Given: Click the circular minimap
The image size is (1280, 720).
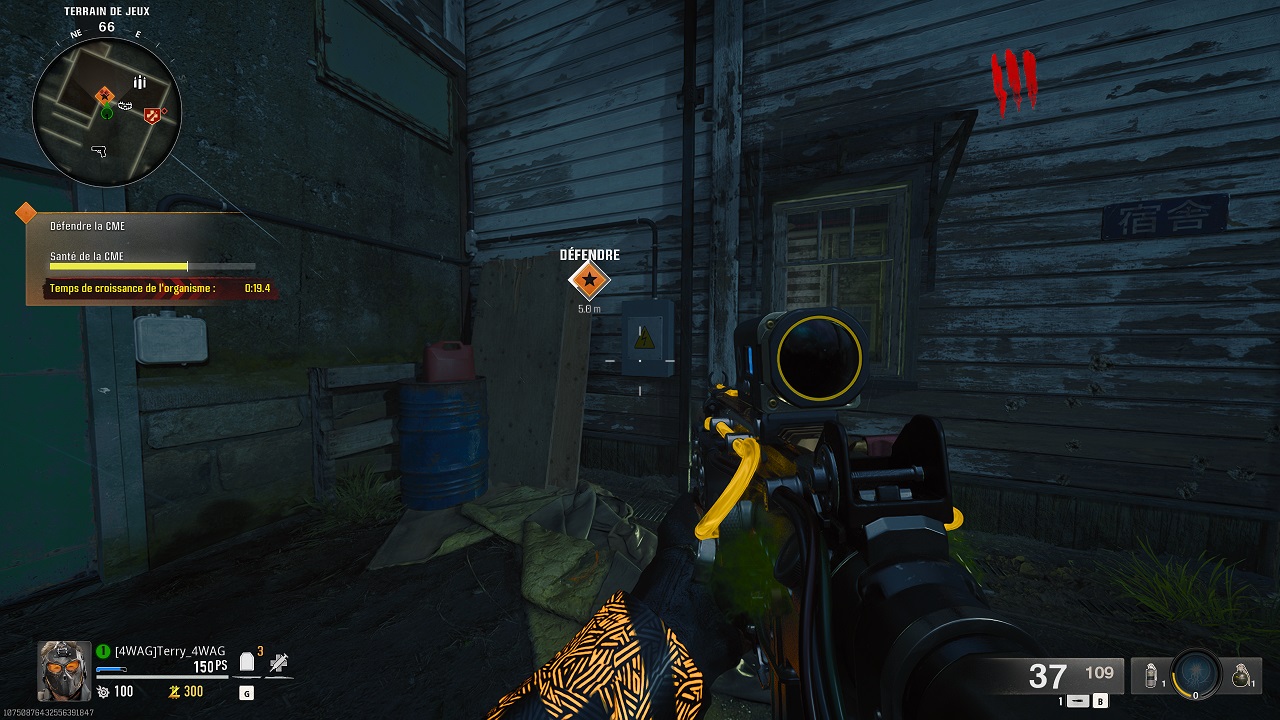Looking at the screenshot, I should click(106, 112).
